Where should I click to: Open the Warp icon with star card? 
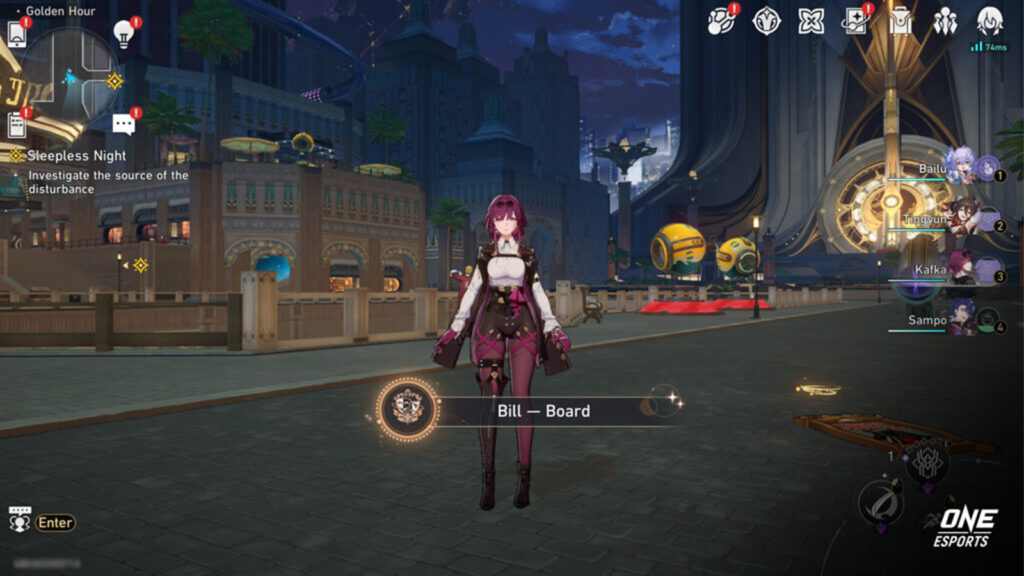(856, 21)
